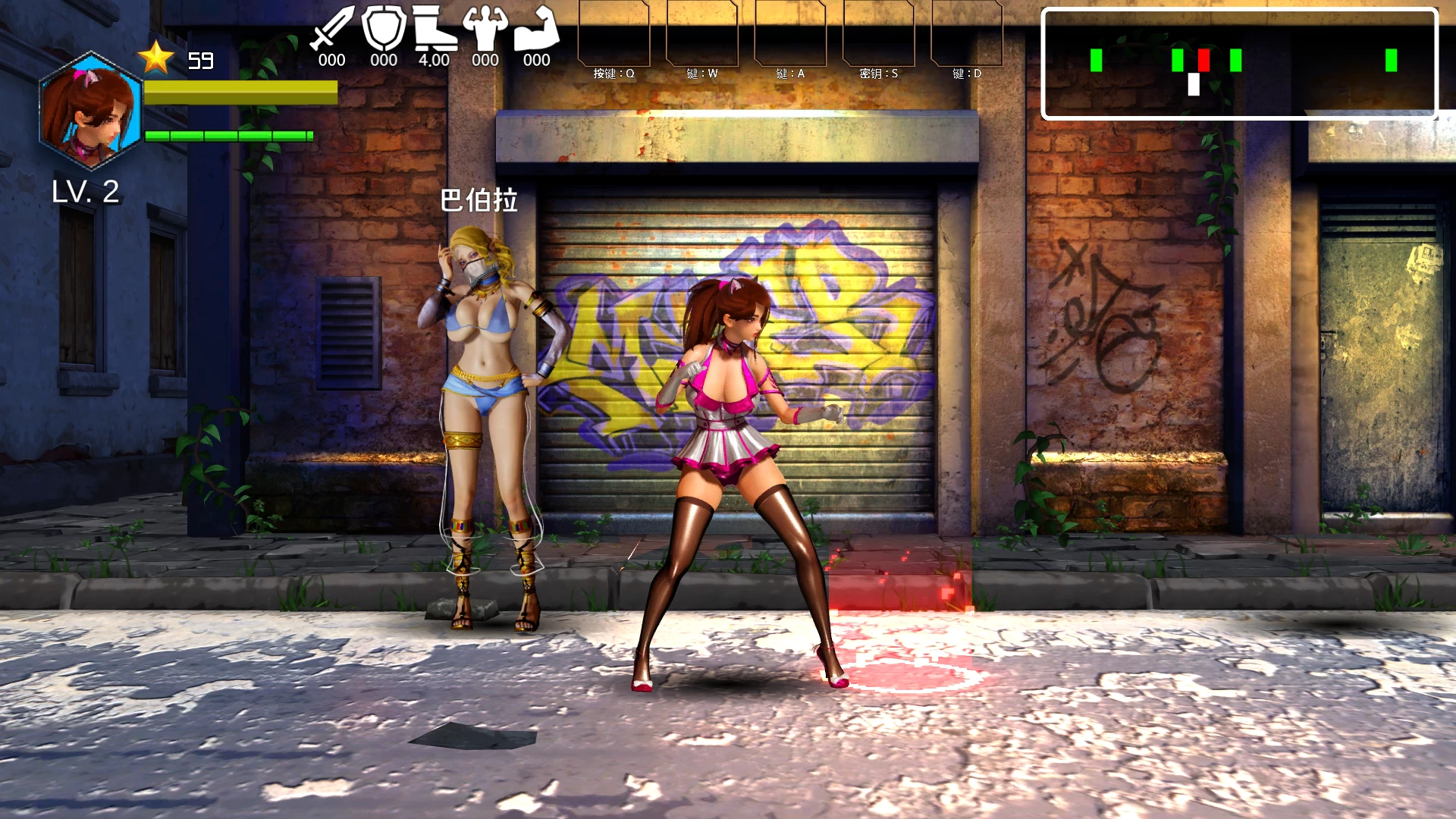
Task: Click the bicep muscle stat icon
Action: point(536,30)
